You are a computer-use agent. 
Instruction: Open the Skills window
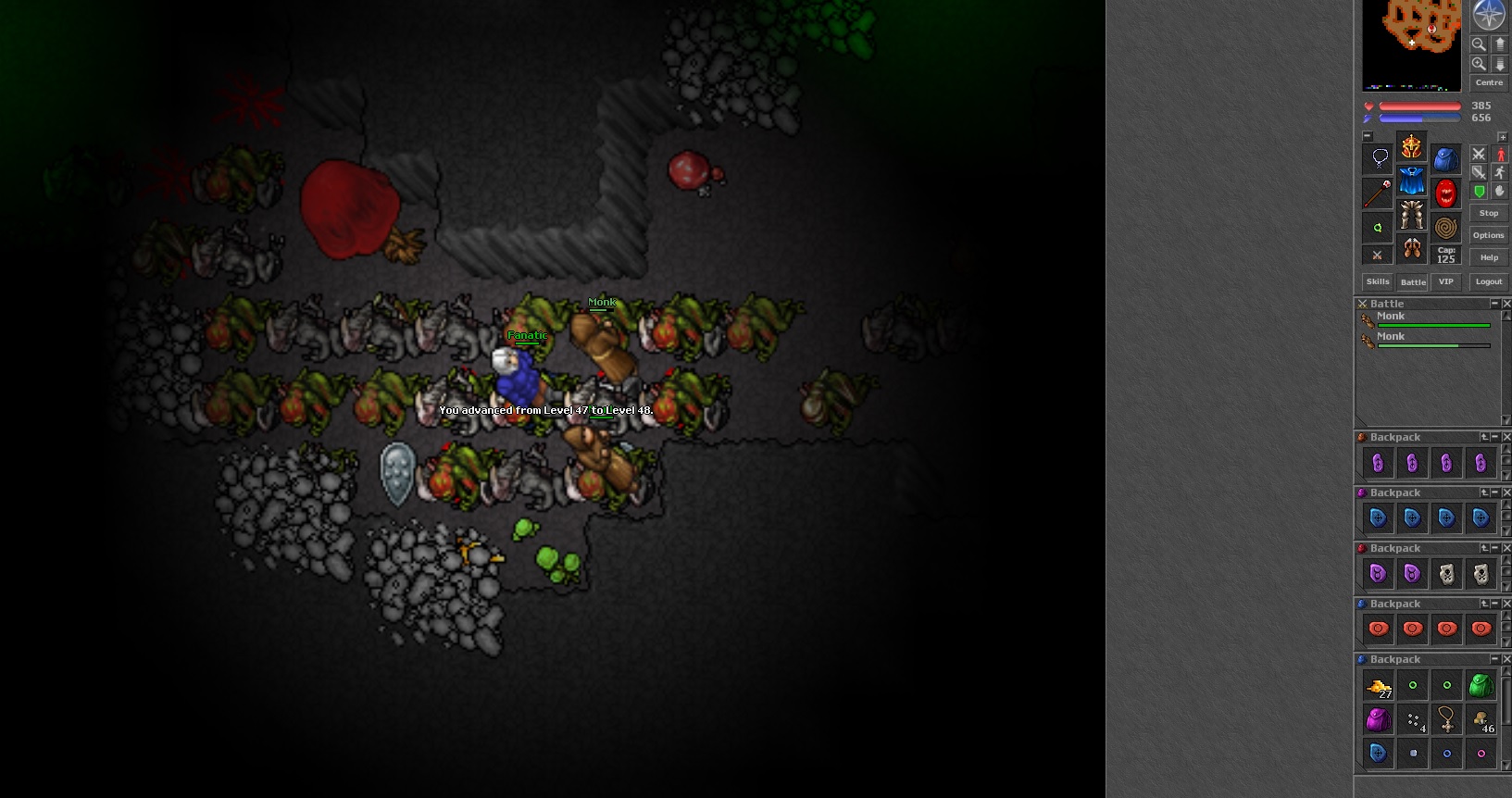coord(1378,281)
